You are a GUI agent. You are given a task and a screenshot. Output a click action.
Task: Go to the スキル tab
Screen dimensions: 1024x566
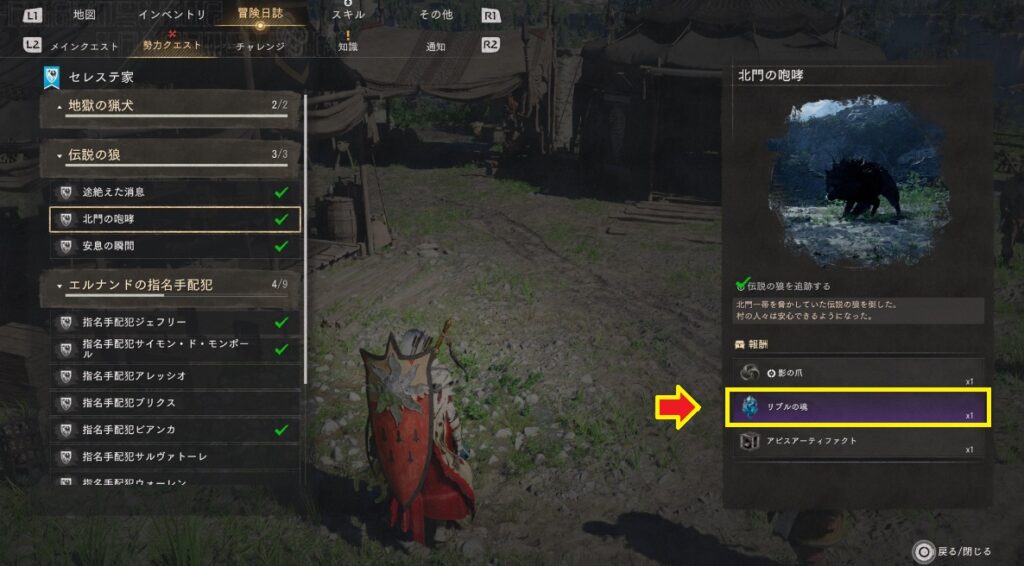click(349, 15)
